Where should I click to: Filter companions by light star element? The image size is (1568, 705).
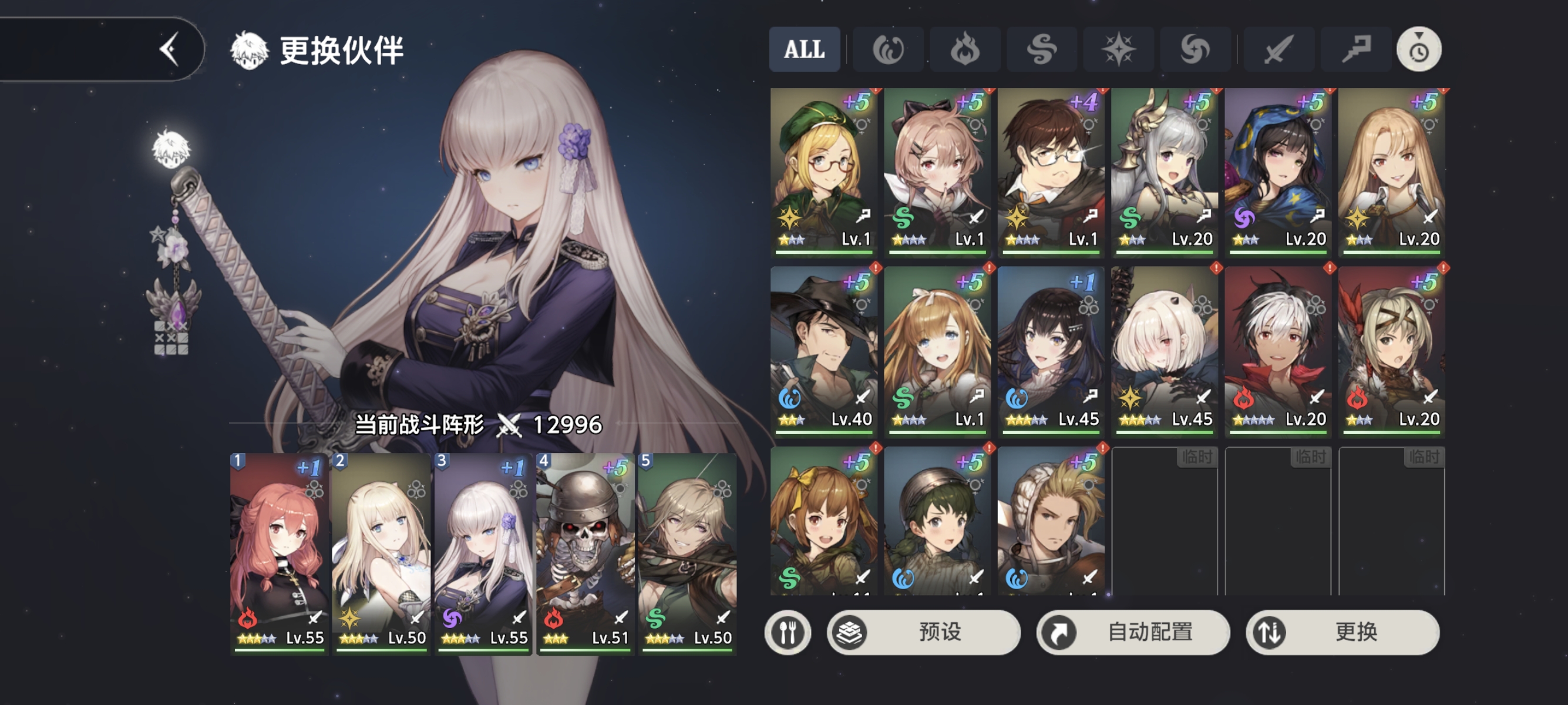point(1118,49)
